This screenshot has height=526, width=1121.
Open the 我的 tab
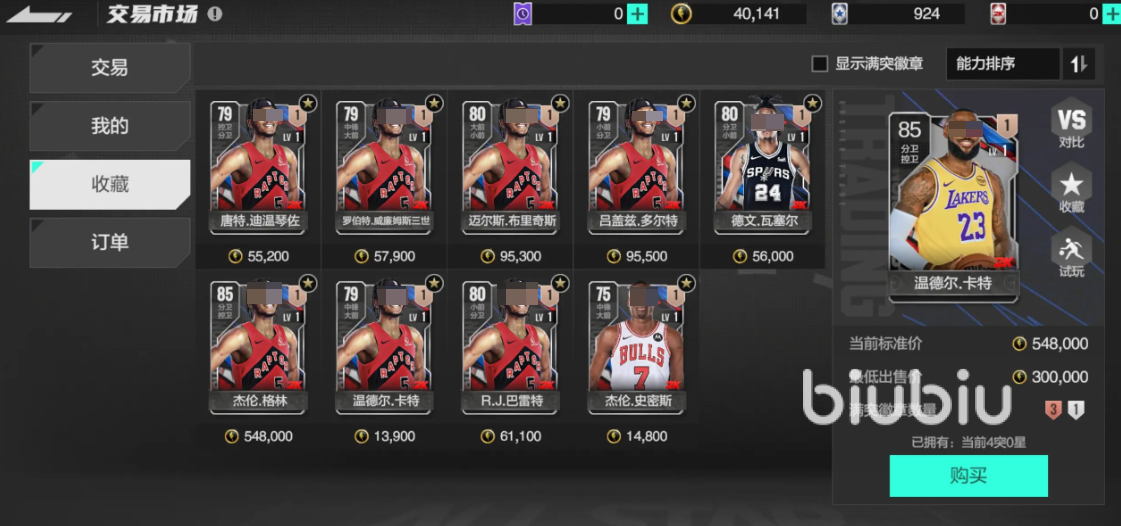click(x=110, y=126)
